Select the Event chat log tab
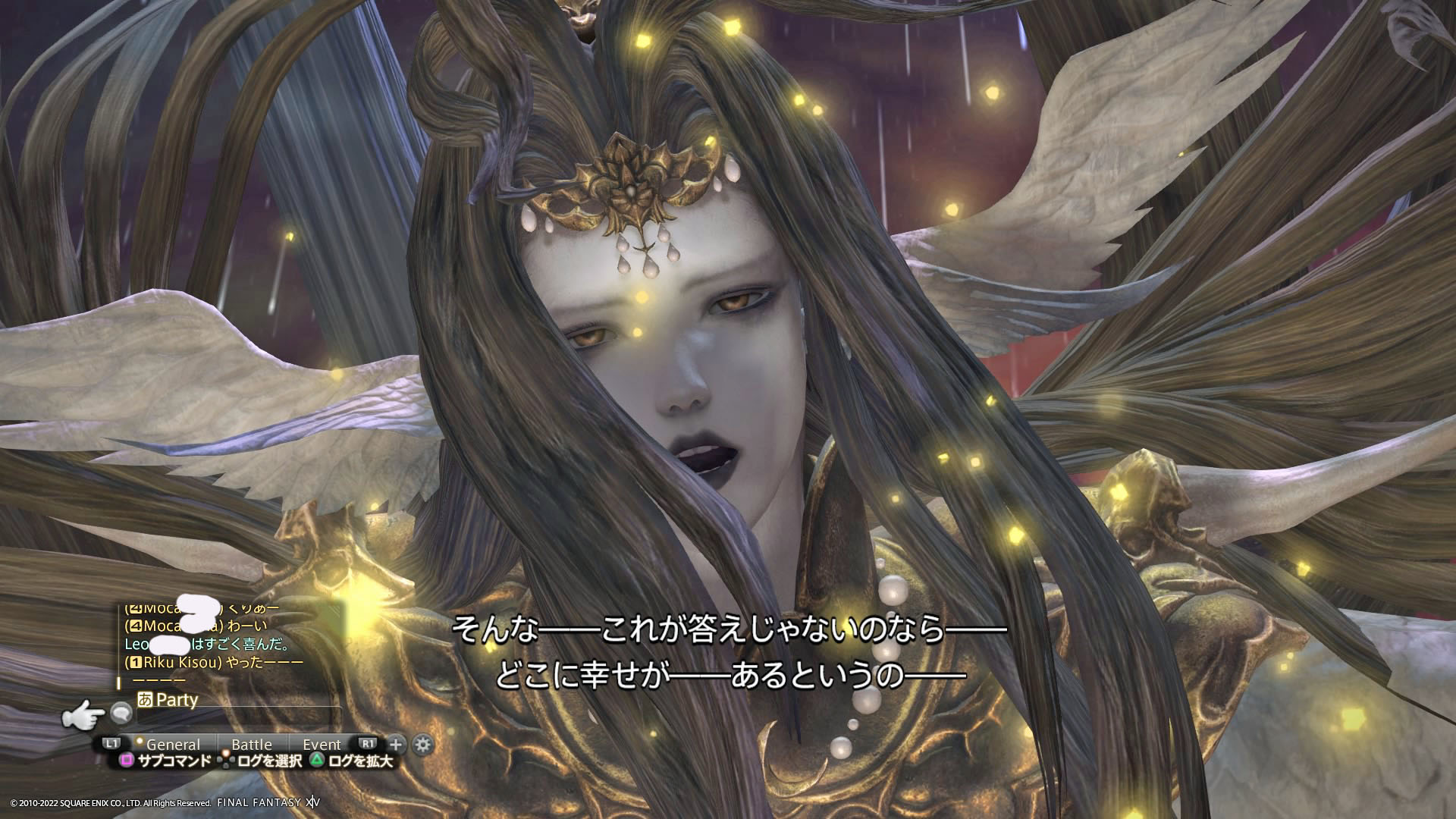The width and height of the screenshot is (1456, 819). [x=322, y=744]
